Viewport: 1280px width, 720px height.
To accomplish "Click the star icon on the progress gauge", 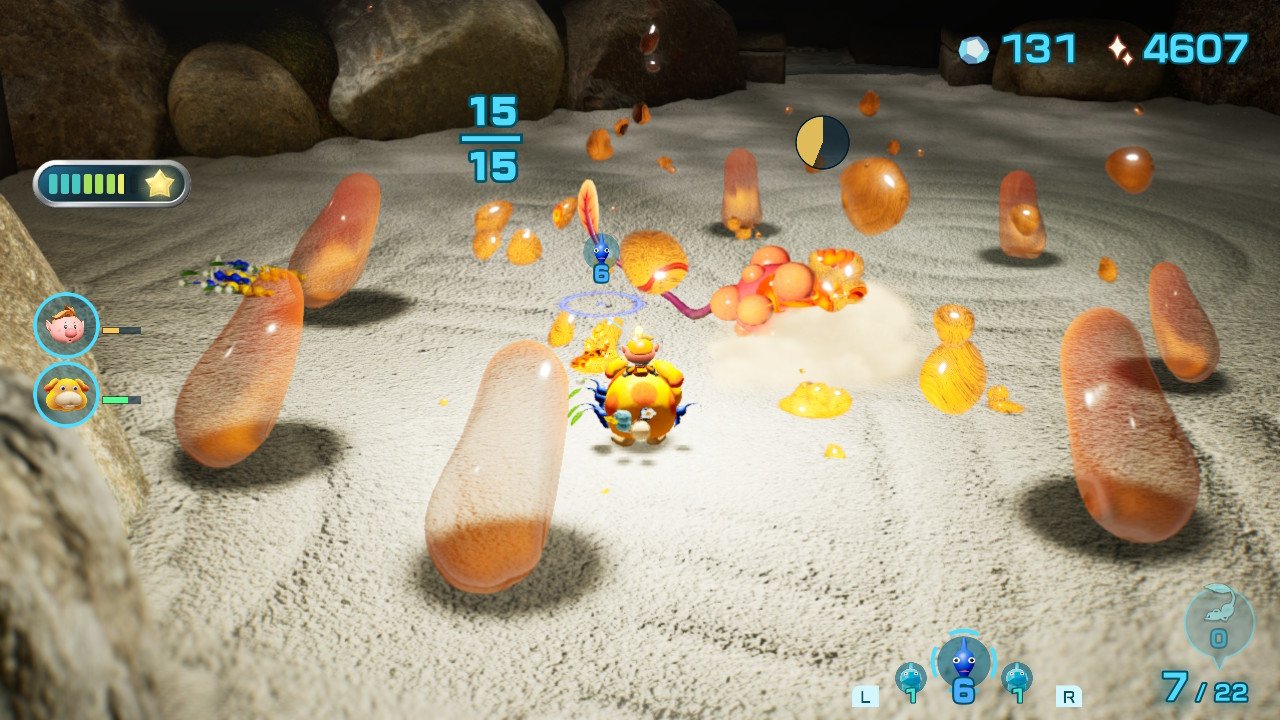I will tap(160, 183).
